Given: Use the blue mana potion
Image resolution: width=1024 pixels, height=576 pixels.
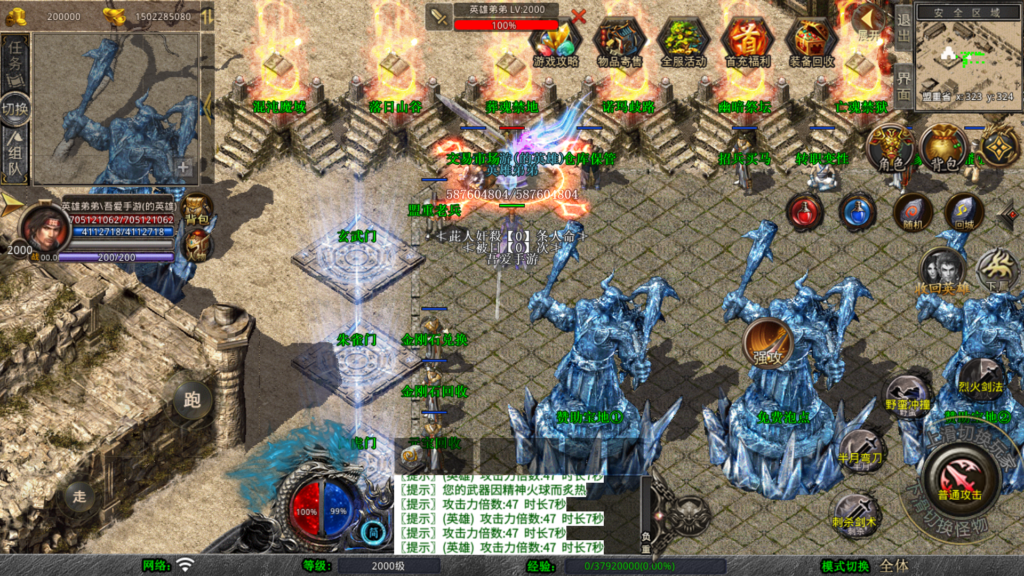Looking at the screenshot, I should (857, 211).
